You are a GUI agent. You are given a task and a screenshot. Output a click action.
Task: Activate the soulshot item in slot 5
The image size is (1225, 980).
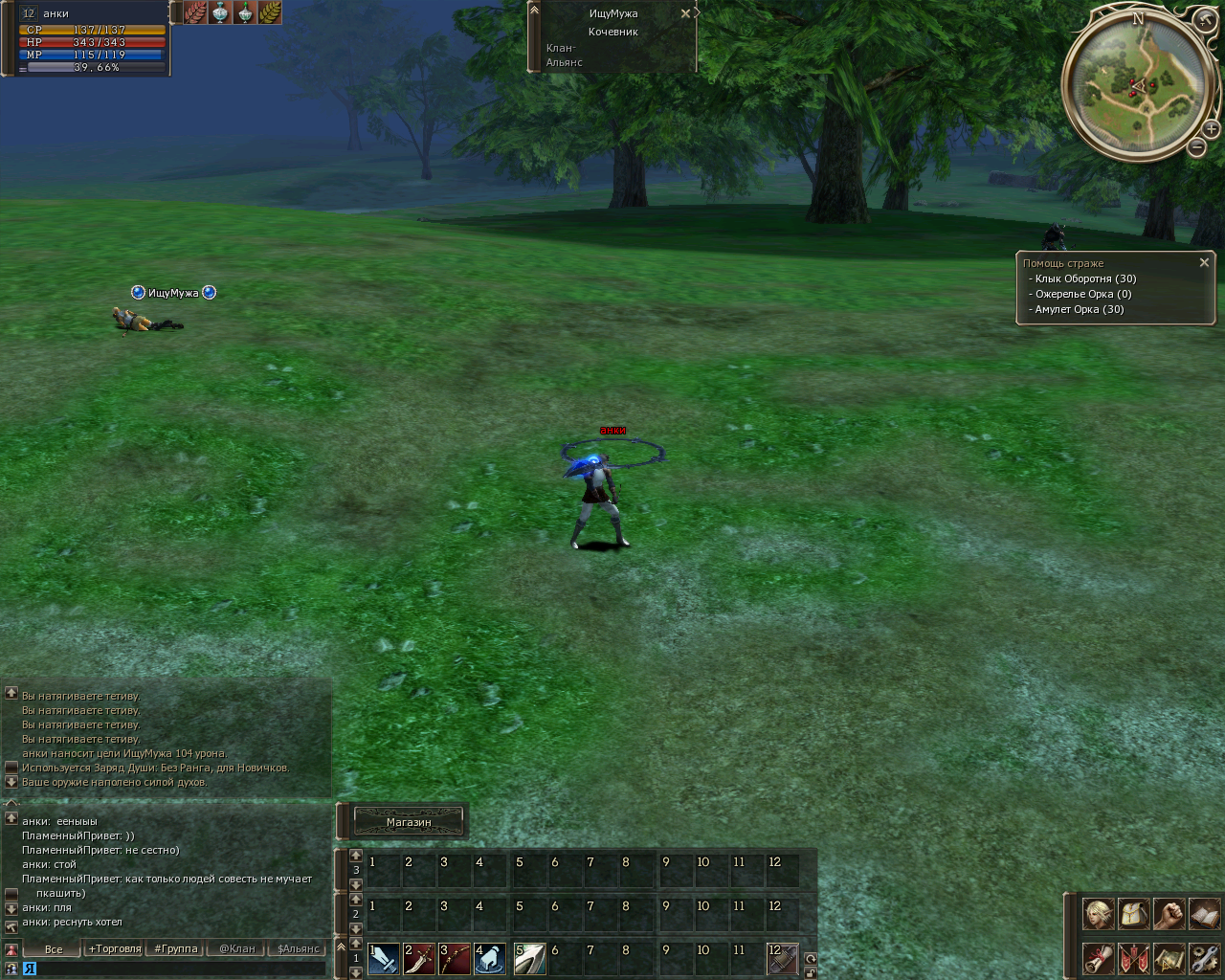(x=530, y=958)
